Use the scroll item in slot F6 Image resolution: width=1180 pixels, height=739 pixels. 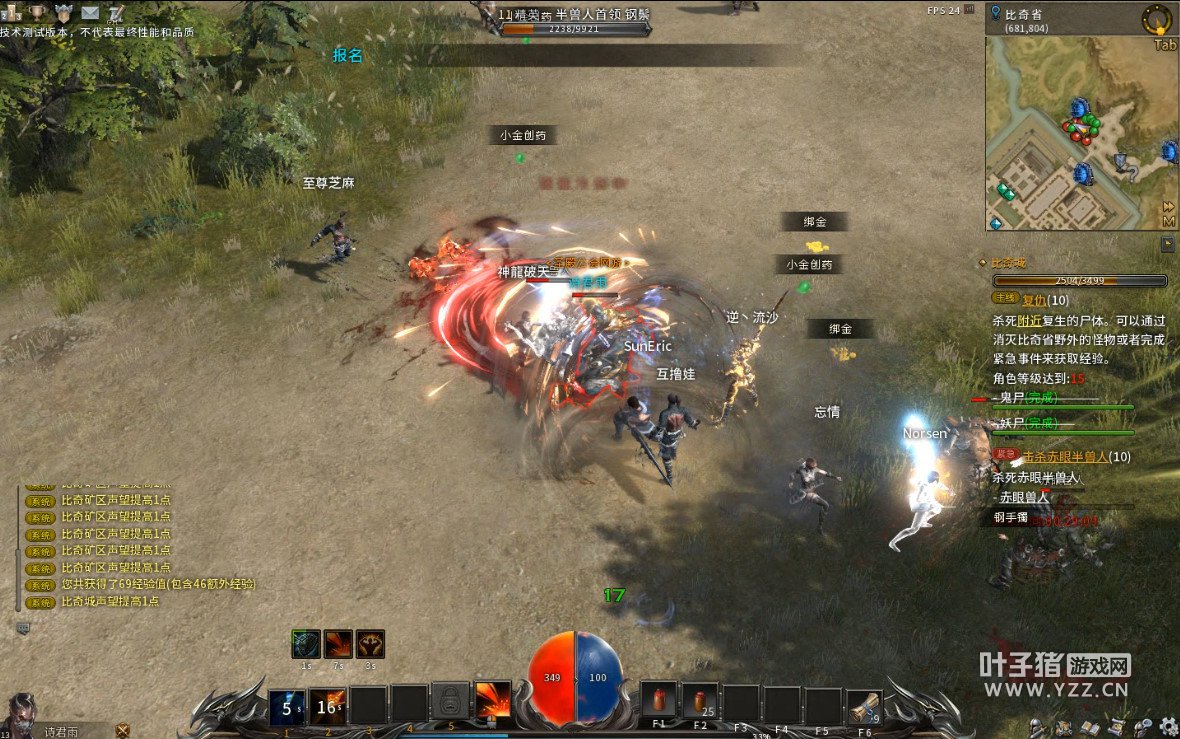click(864, 706)
